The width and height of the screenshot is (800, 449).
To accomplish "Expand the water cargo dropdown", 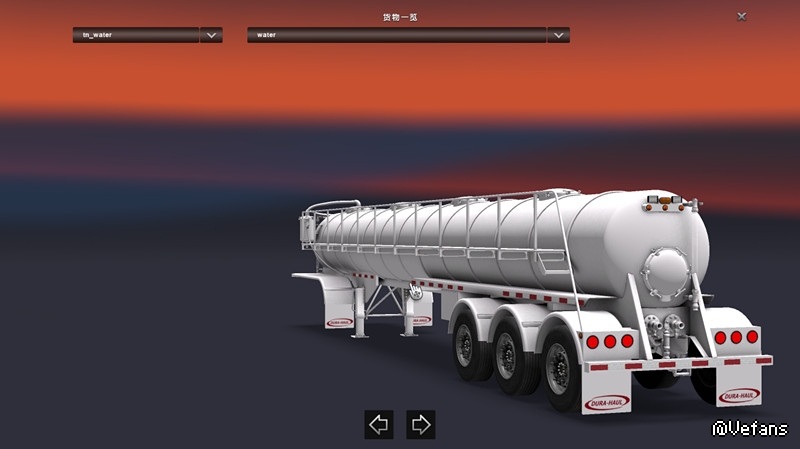I will pyautogui.click(x=558, y=35).
